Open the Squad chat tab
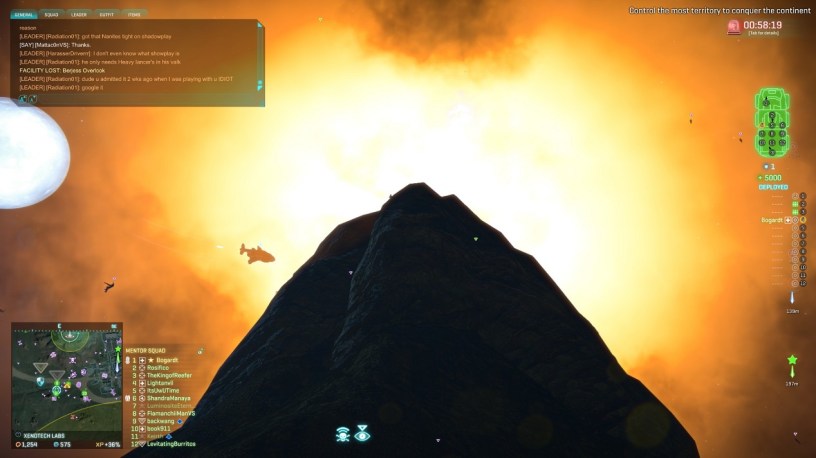Screen dimensions: 816x458 click(x=51, y=15)
